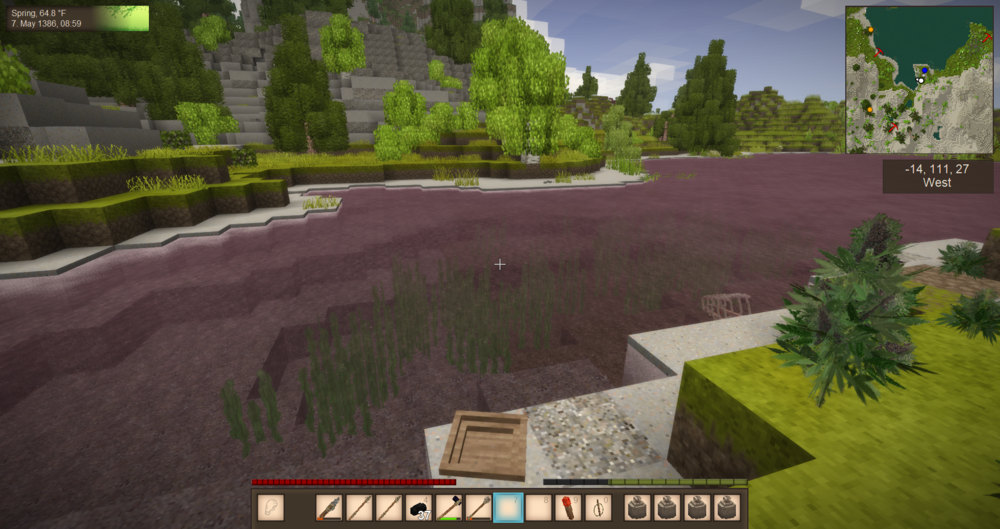The width and height of the screenshot is (1000, 529).
Task: Select the hammer hotbar slot
Action: click(x=448, y=508)
